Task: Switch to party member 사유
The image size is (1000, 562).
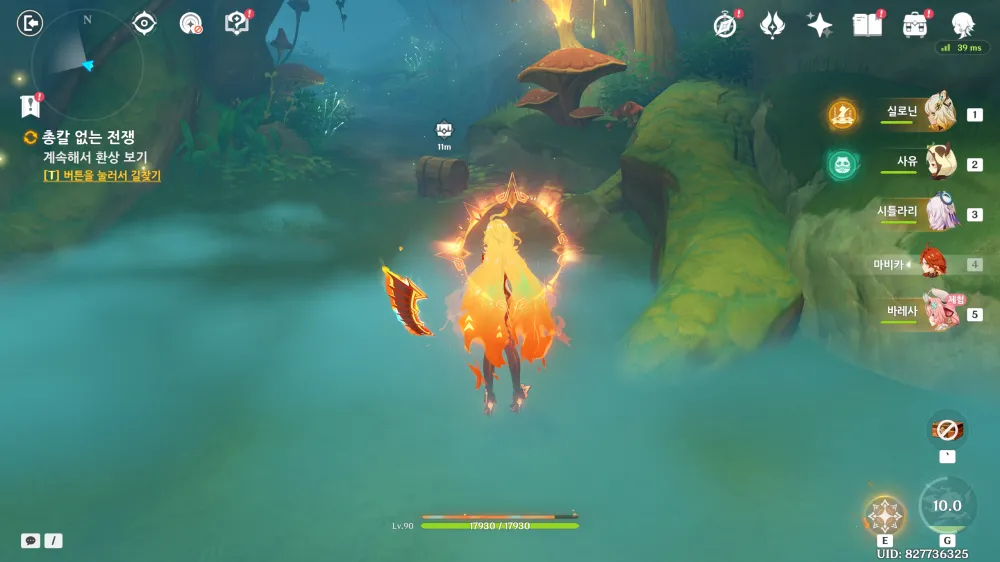Action: pos(938,162)
